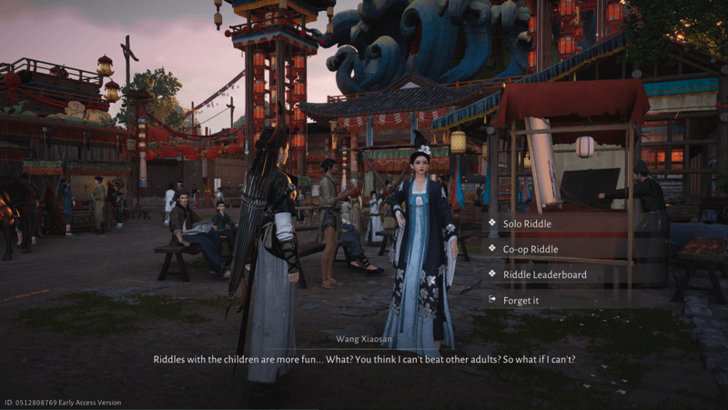Select the Co-op Riddle option
The height and width of the screenshot is (410, 728).
pyautogui.click(x=531, y=249)
